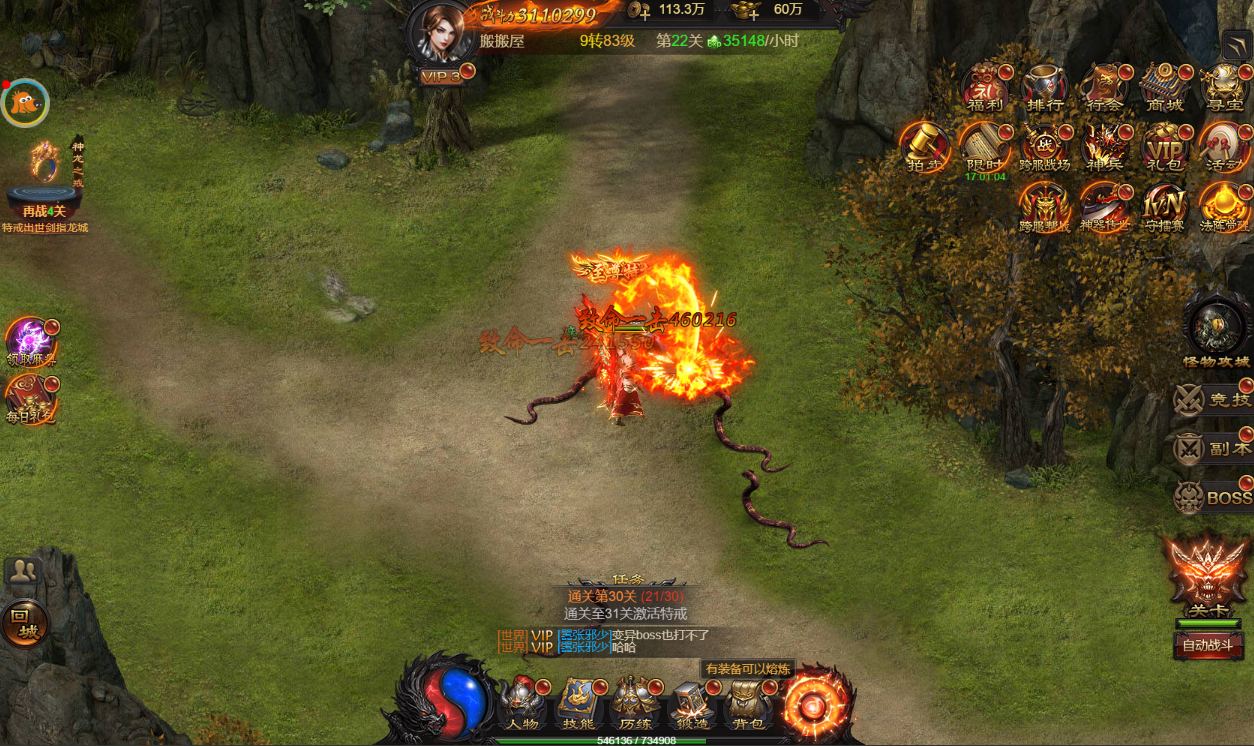Open the 副本 dungeon menu

coord(1213,448)
